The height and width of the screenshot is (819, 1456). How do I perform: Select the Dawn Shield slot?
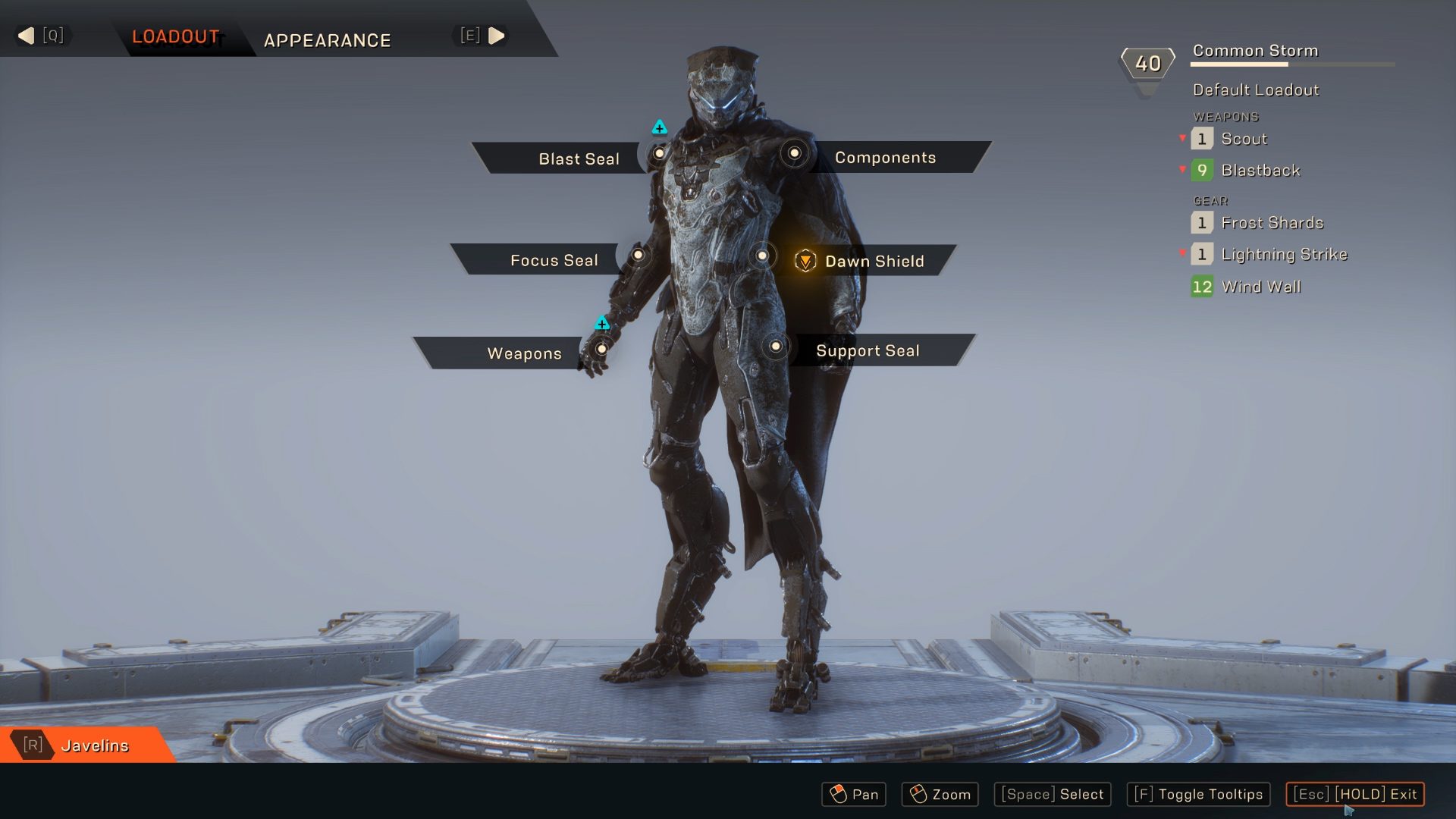tap(874, 261)
